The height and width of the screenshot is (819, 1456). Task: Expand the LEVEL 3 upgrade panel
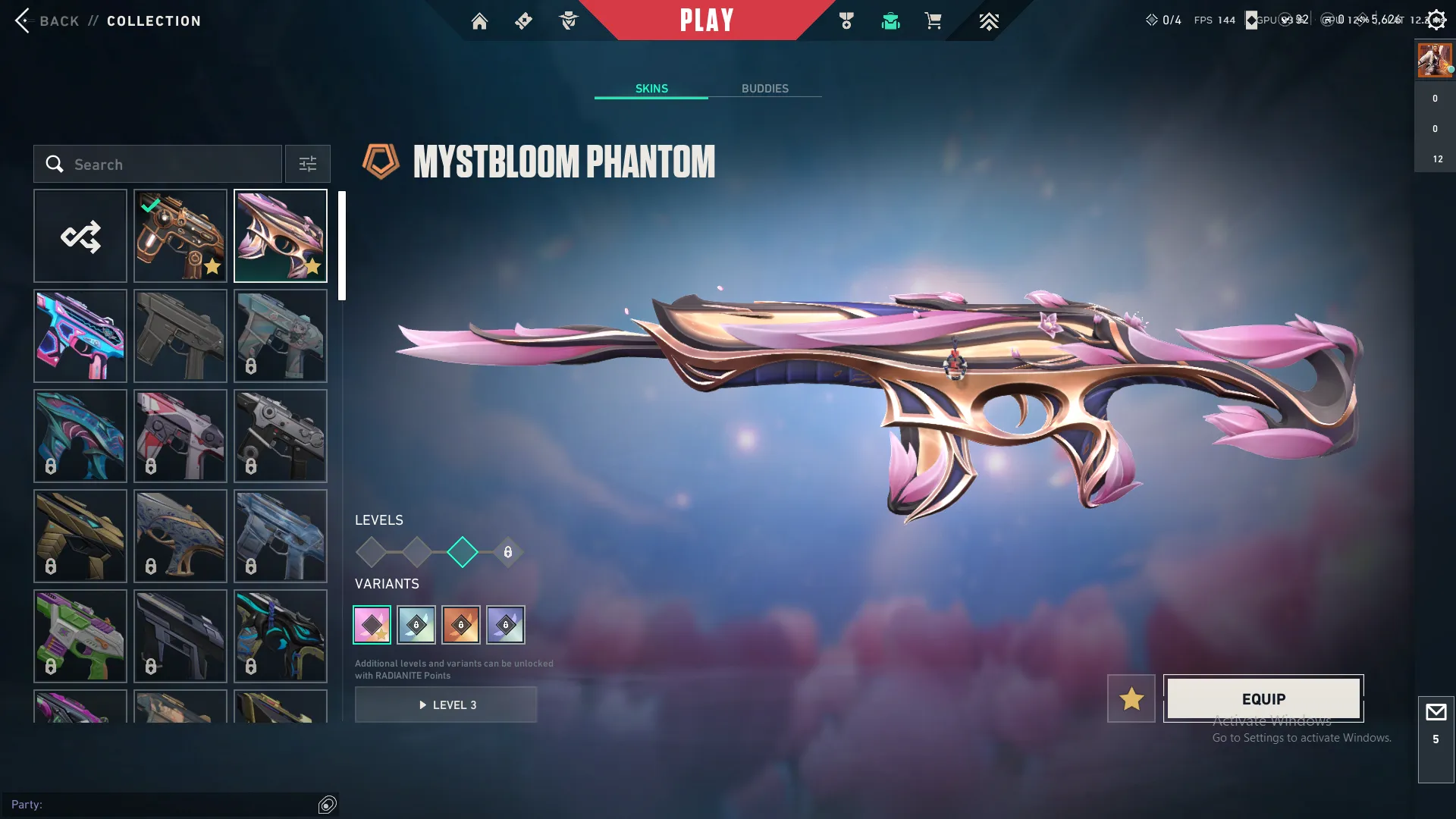(x=446, y=704)
